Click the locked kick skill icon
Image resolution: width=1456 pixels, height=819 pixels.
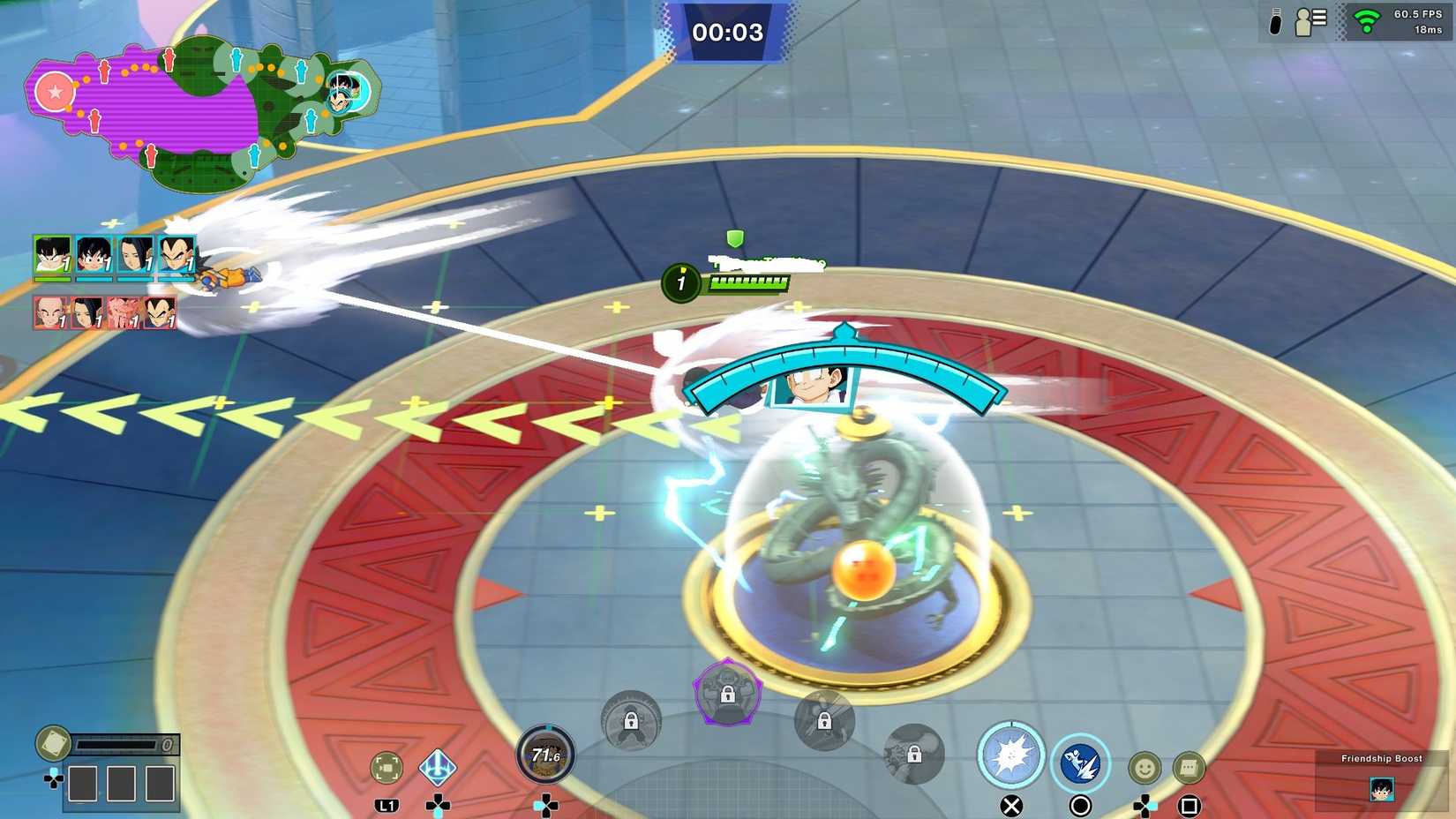click(x=826, y=721)
